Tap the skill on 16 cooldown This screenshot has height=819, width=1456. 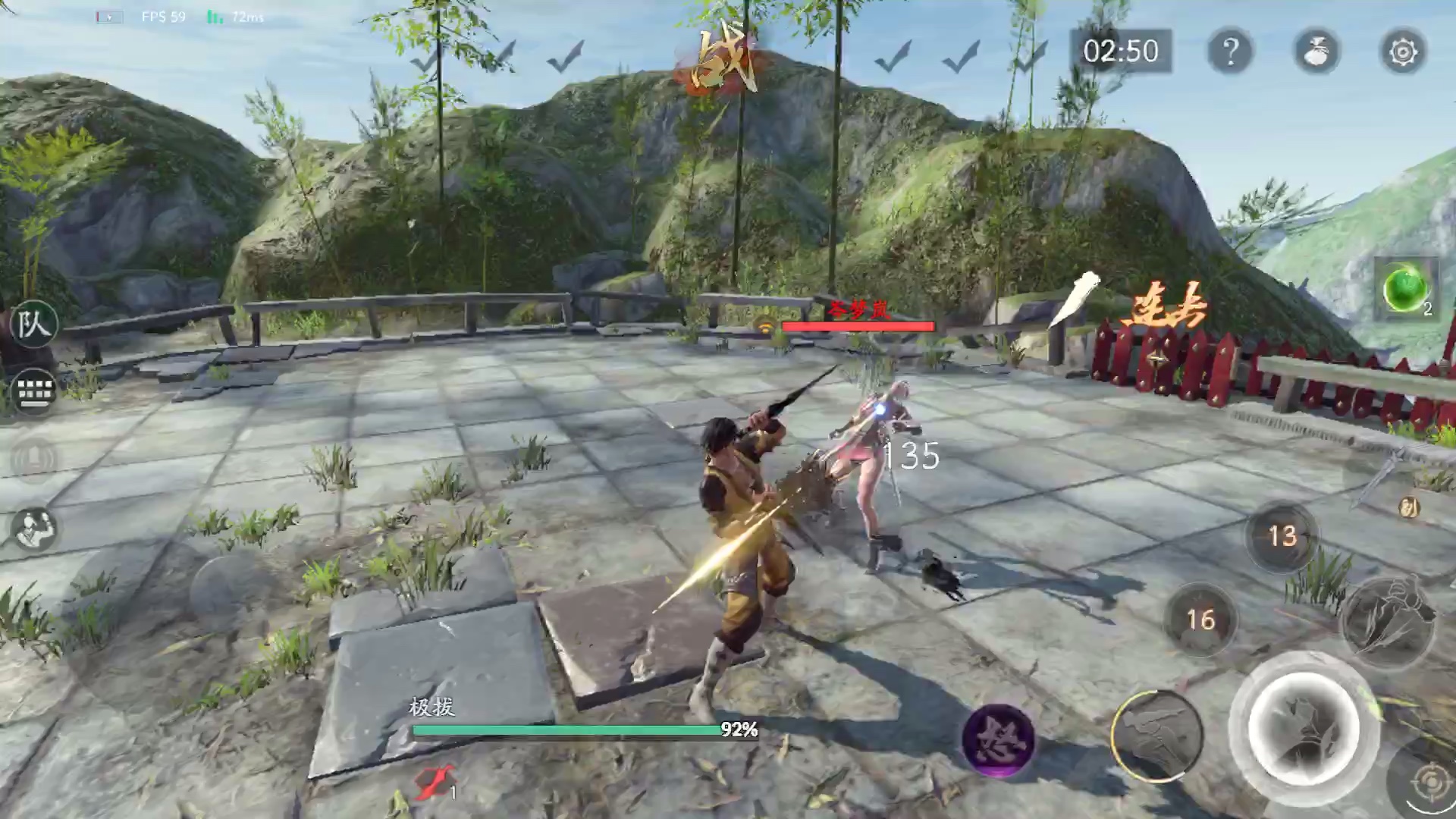[x=1200, y=620]
